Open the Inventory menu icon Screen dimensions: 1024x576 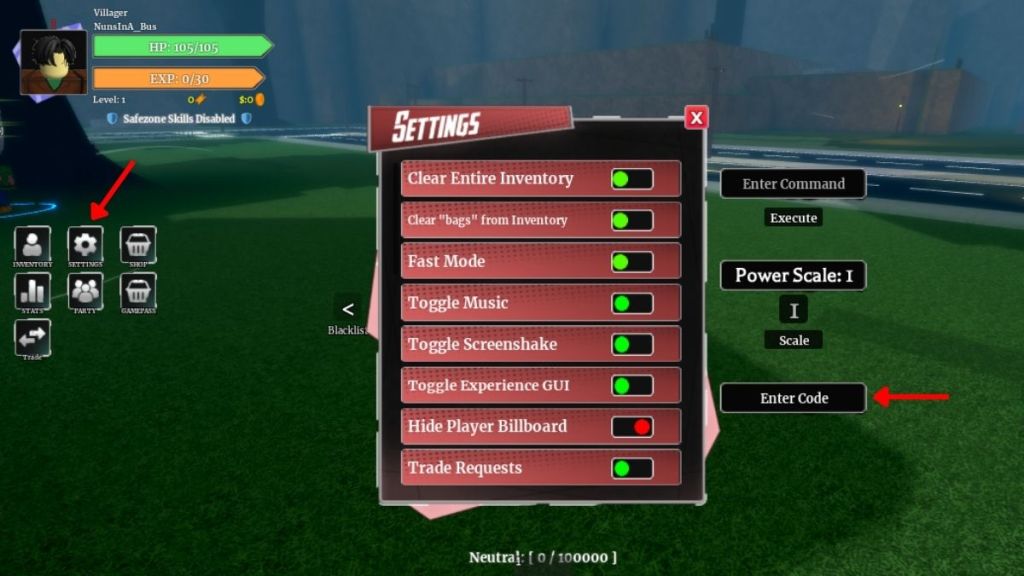(x=32, y=244)
